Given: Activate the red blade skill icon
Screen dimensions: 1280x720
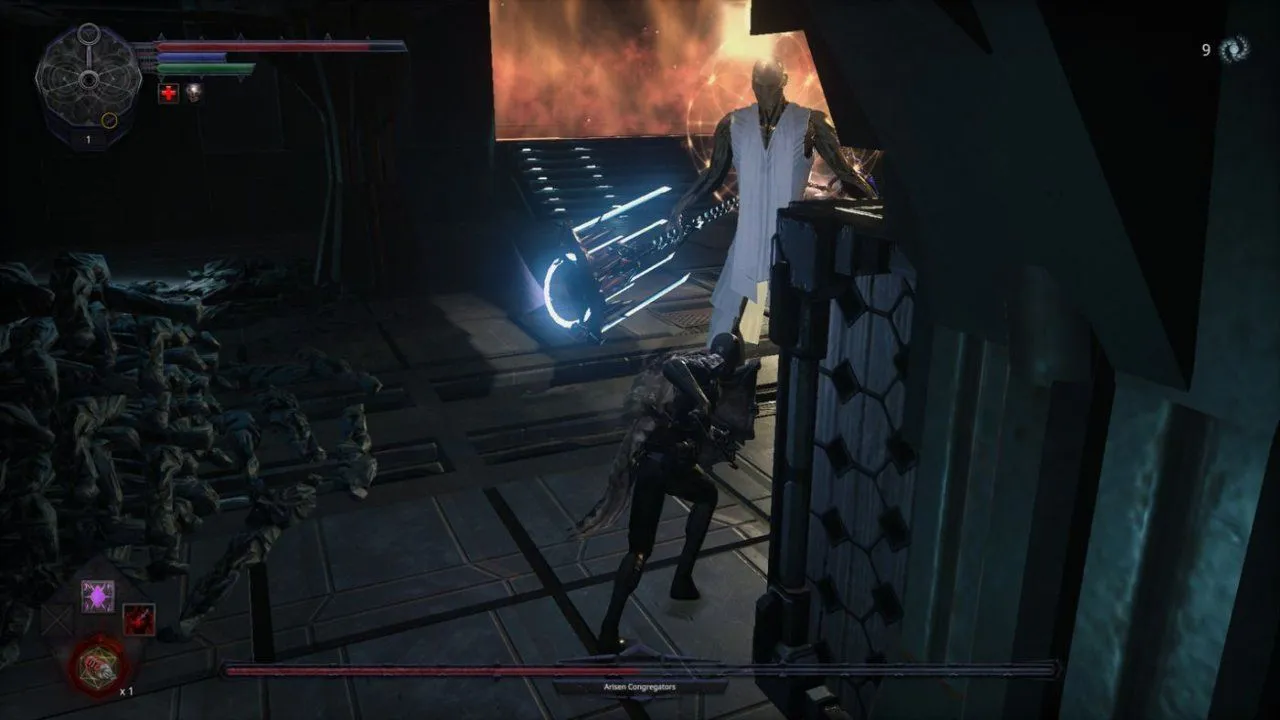Looking at the screenshot, I should pyautogui.click(x=138, y=620).
